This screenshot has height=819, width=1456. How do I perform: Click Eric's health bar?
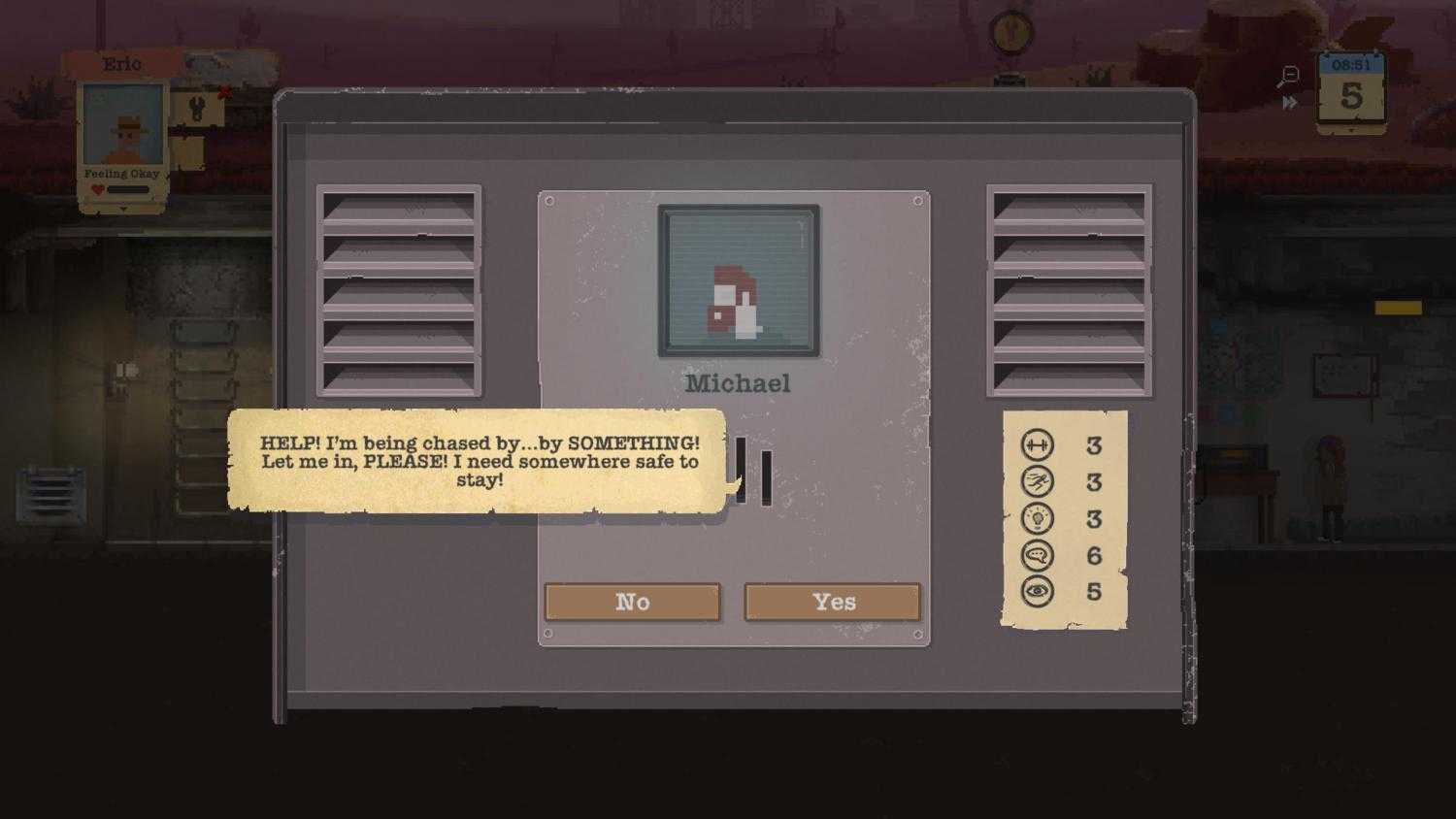(x=127, y=190)
